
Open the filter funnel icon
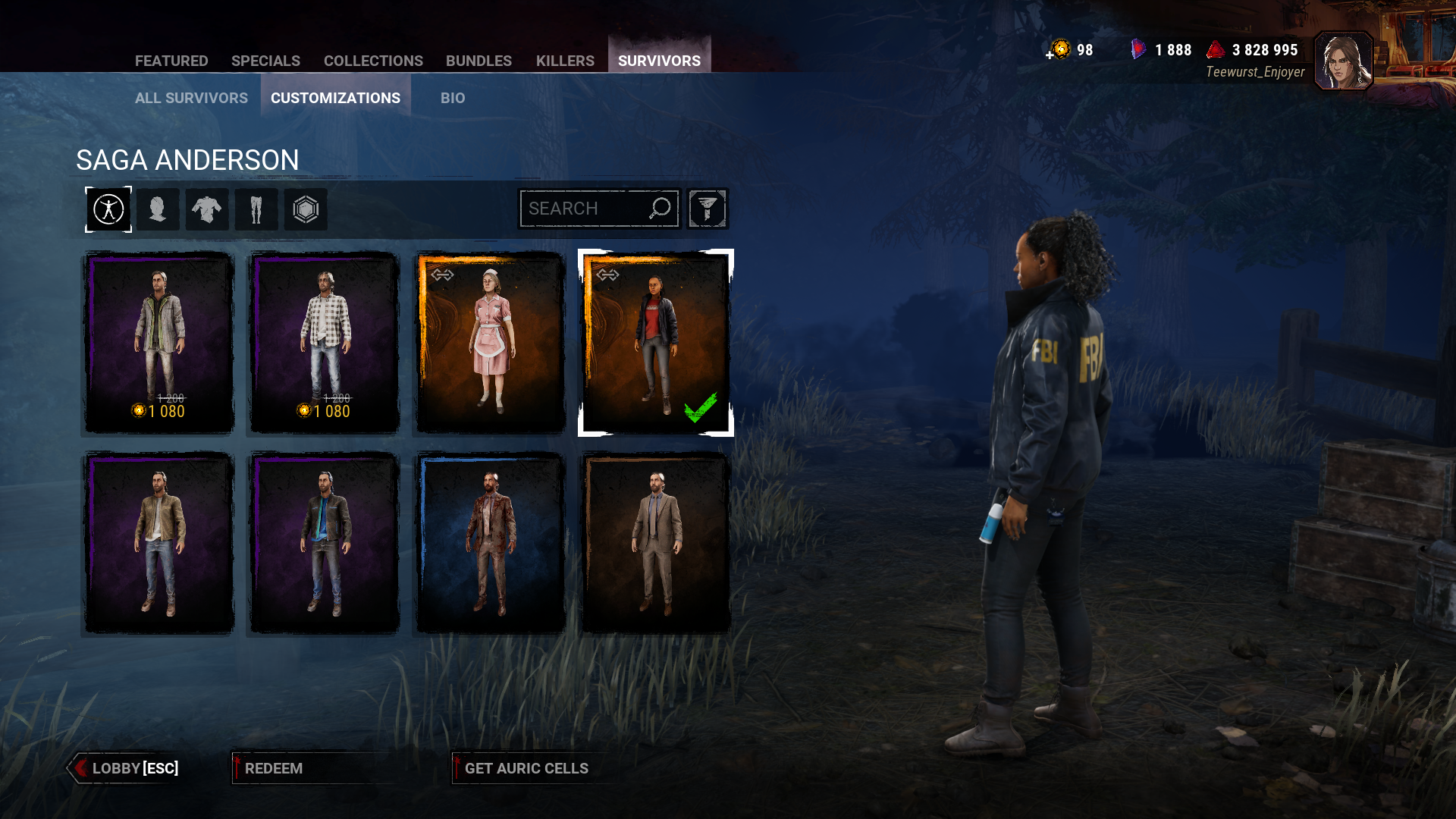click(707, 208)
